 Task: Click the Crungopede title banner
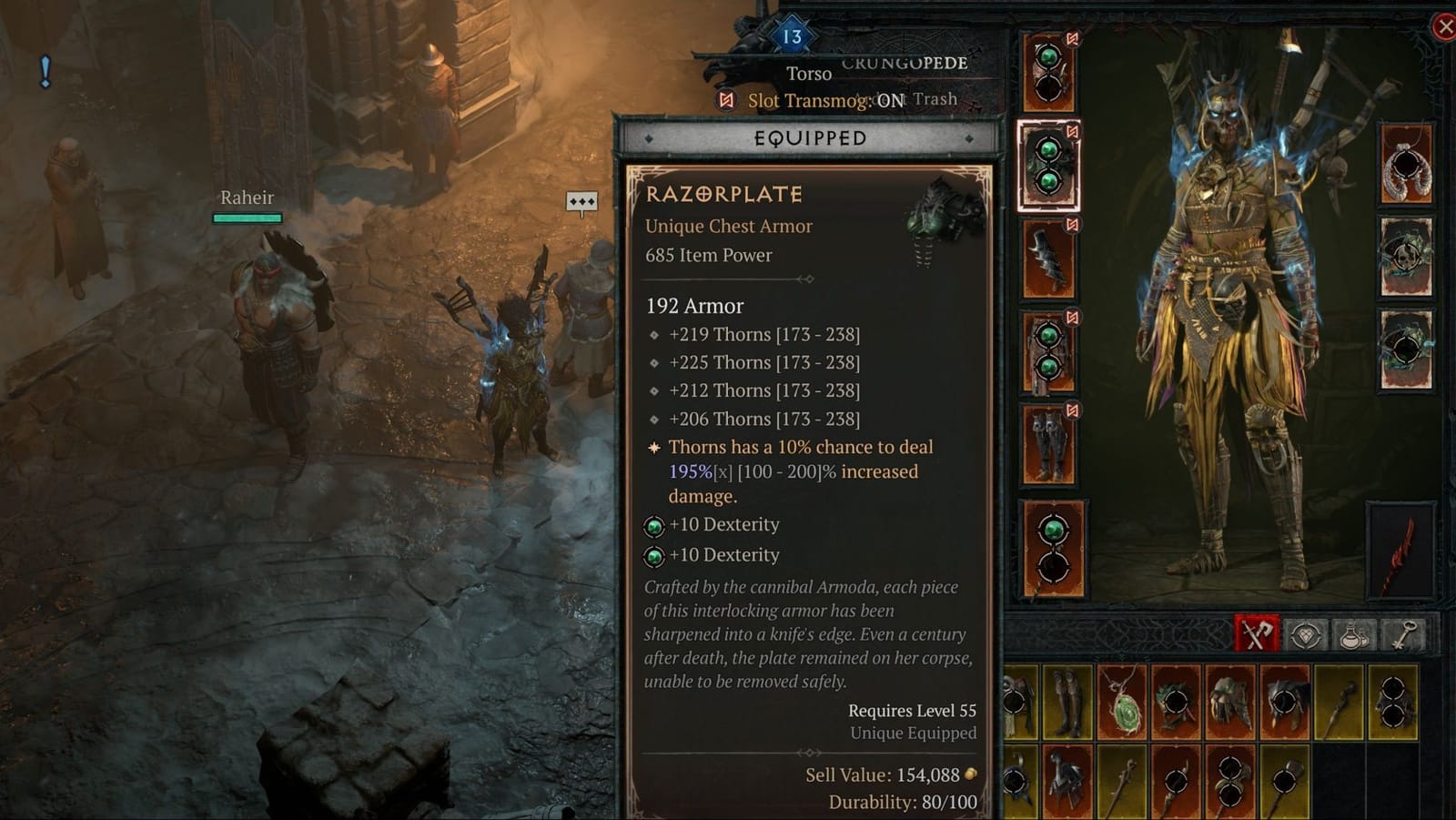tap(904, 64)
